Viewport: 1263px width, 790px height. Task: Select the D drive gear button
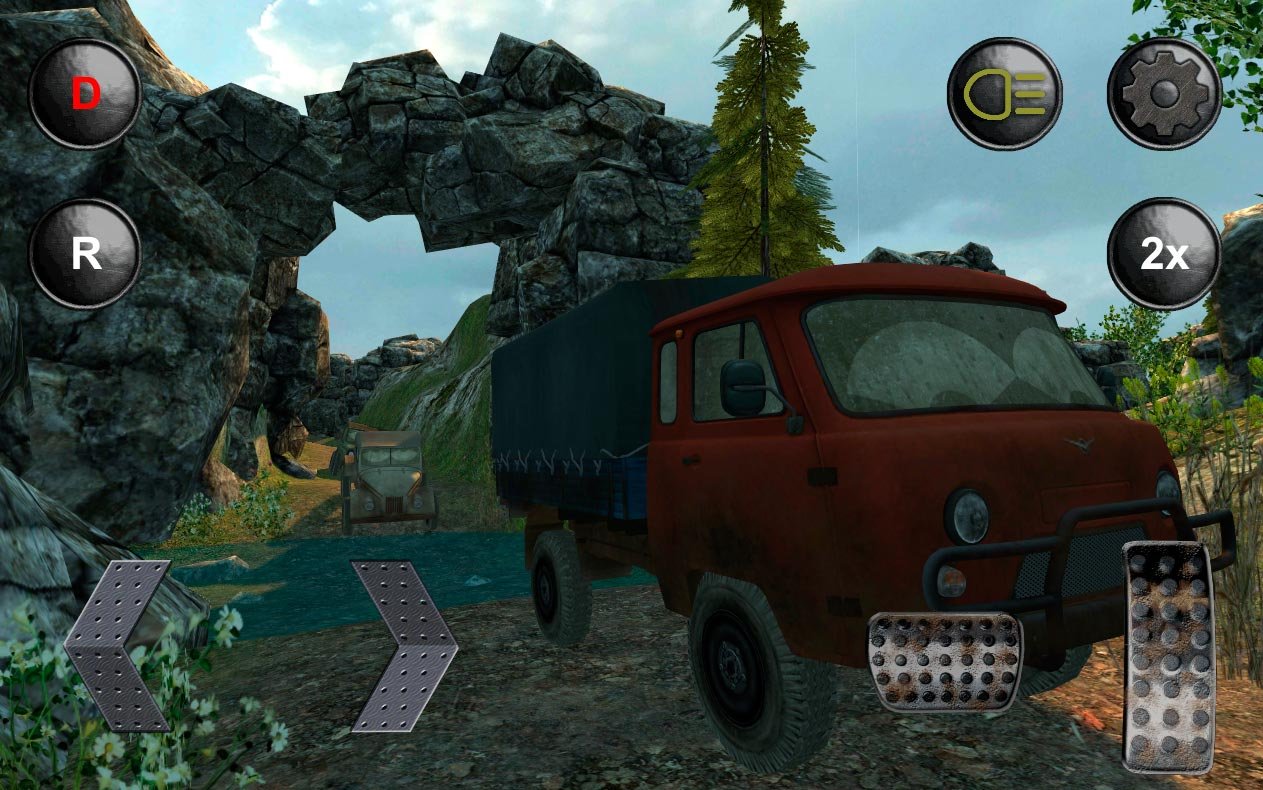pos(85,95)
